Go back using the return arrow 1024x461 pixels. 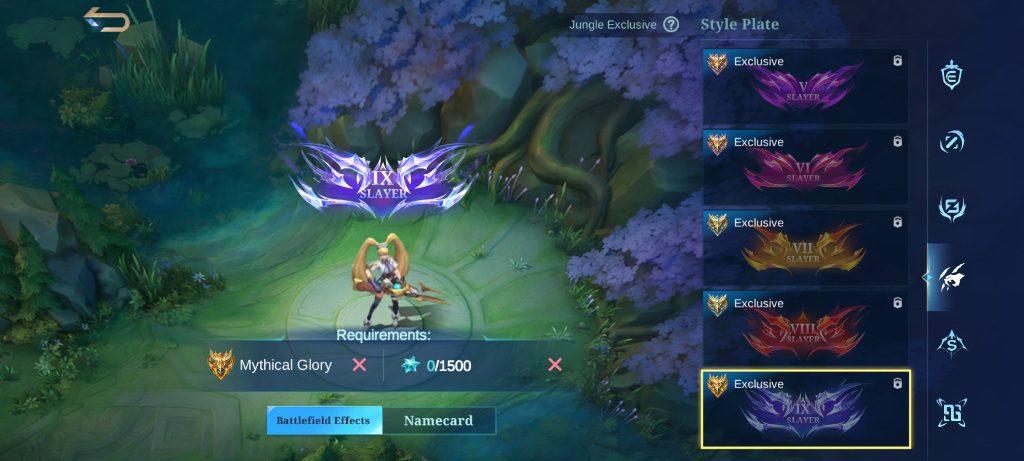click(107, 20)
